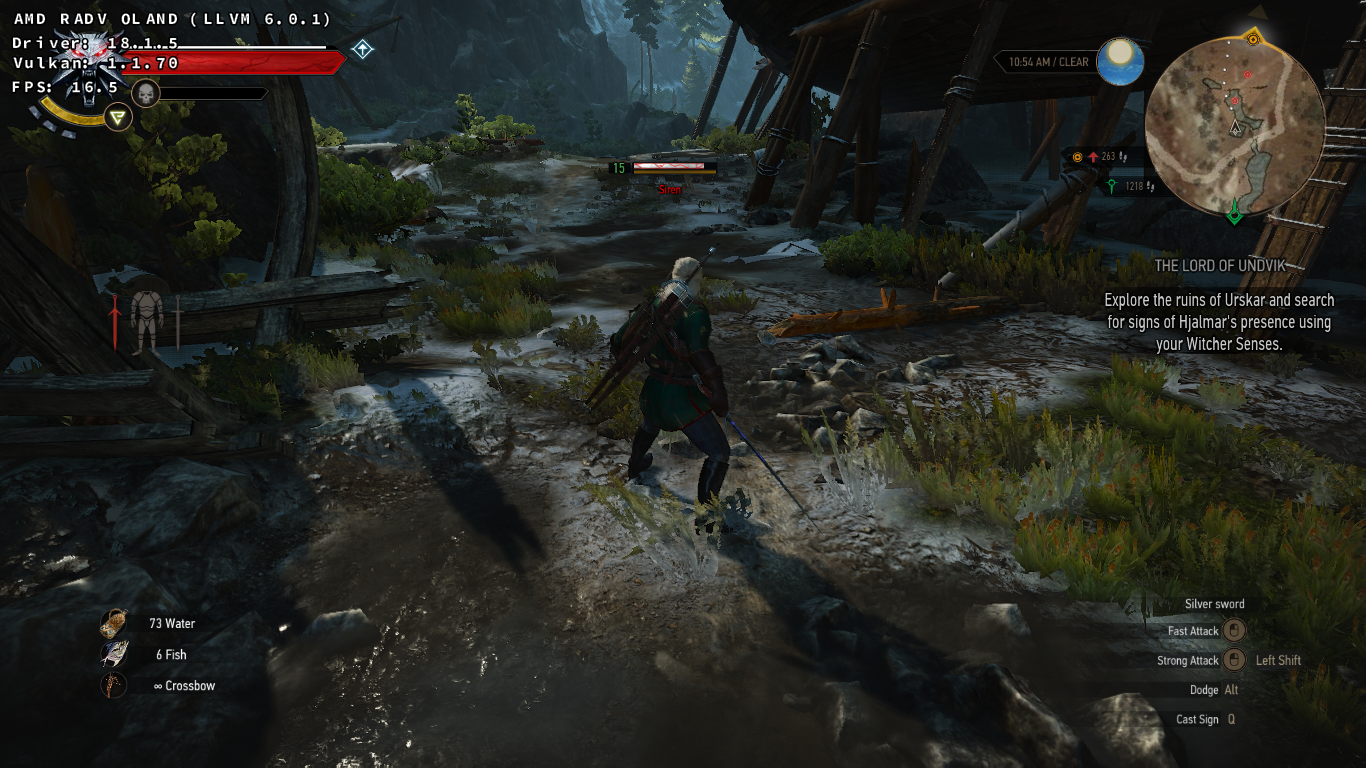Viewport: 1366px width, 768px height.
Task: Click the green player arrow on minimap
Action: [1235, 211]
